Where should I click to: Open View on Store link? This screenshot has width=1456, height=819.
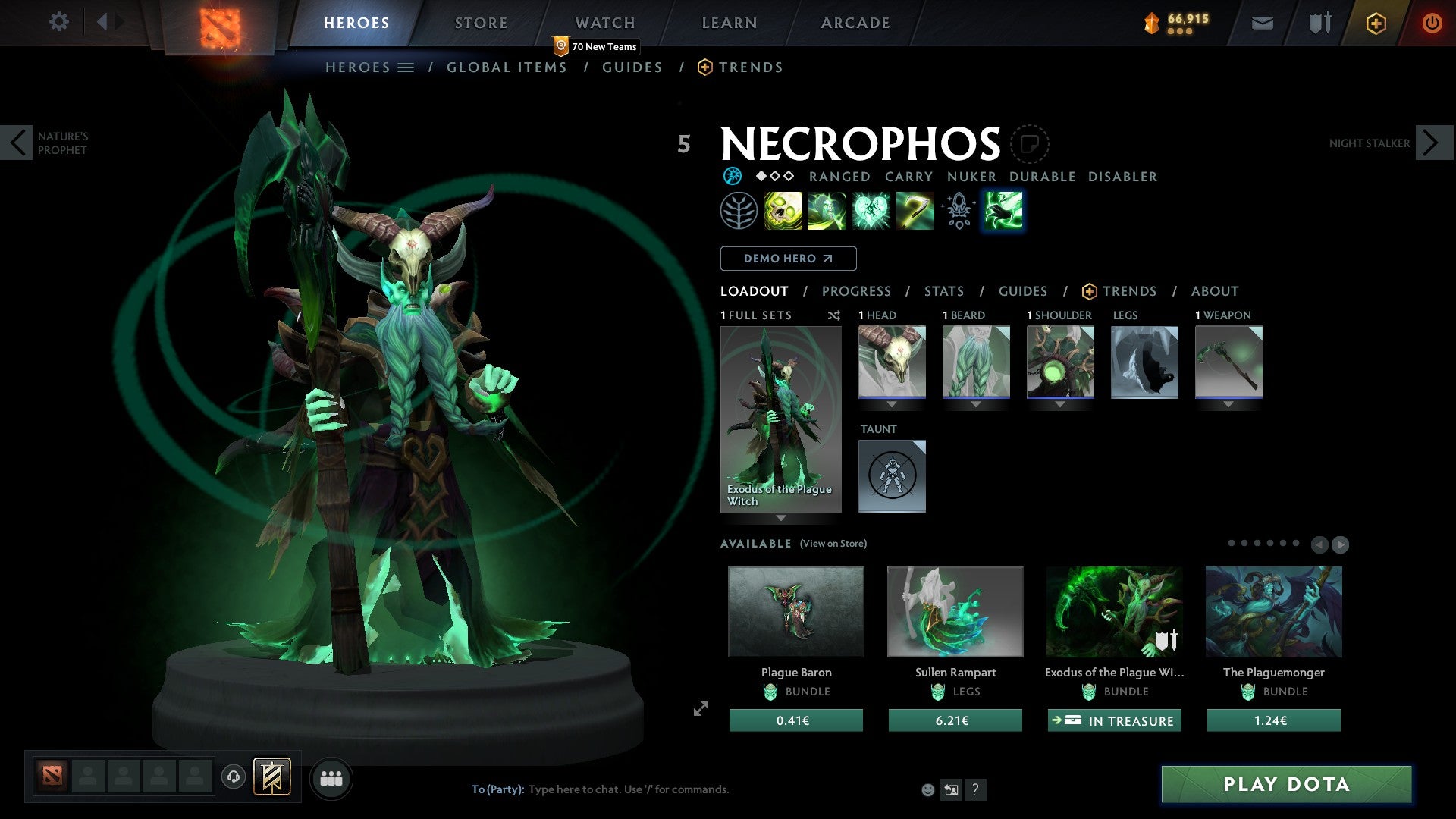tap(833, 544)
